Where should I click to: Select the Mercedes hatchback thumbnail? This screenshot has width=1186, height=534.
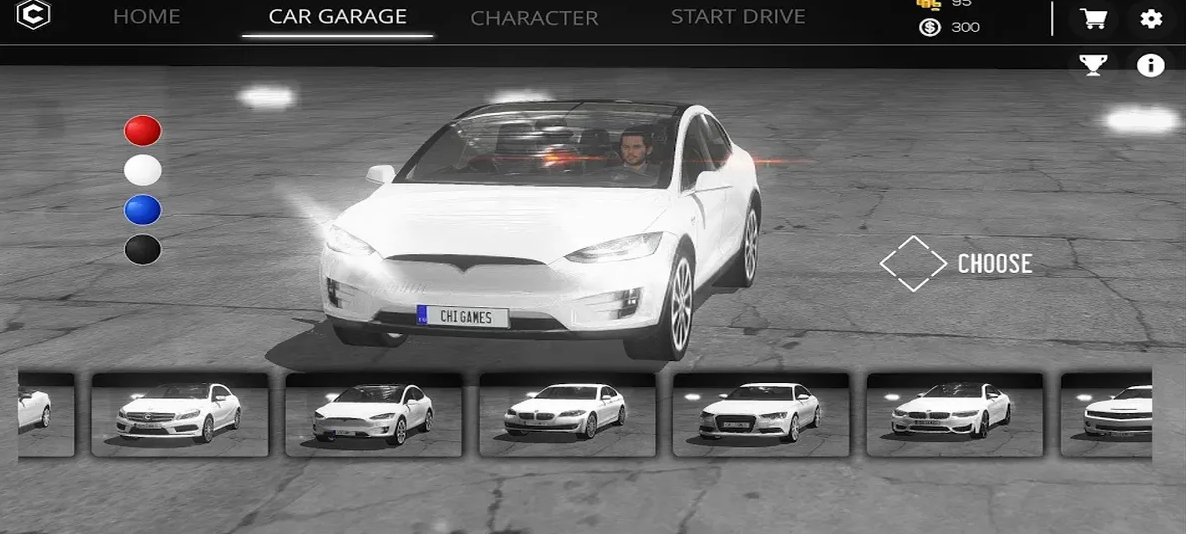[x=180, y=414]
